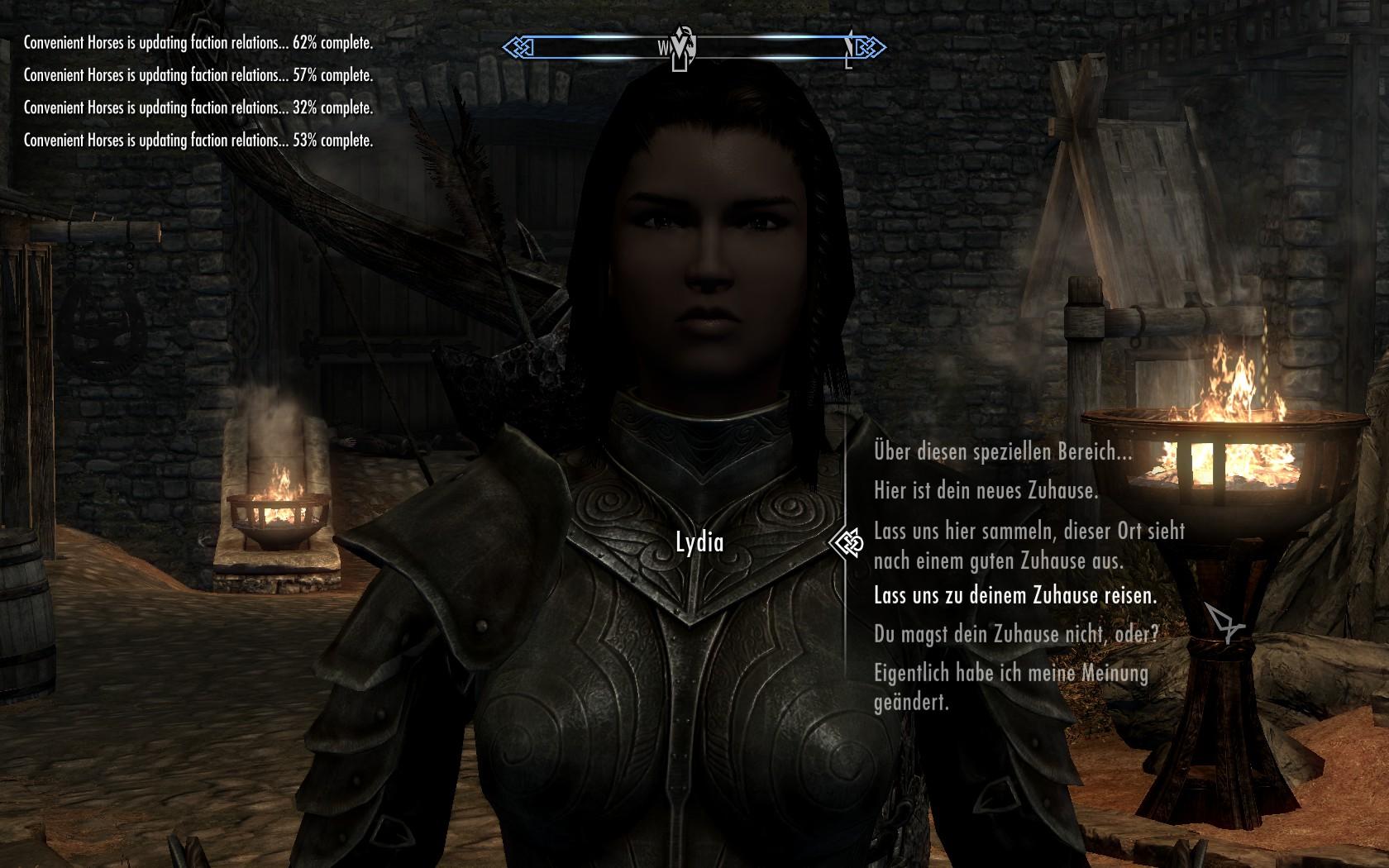Choose "Über diesen speziellen Bereich..." dialogue option
Viewport: 1389px width, 868px height.
pos(1002,452)
